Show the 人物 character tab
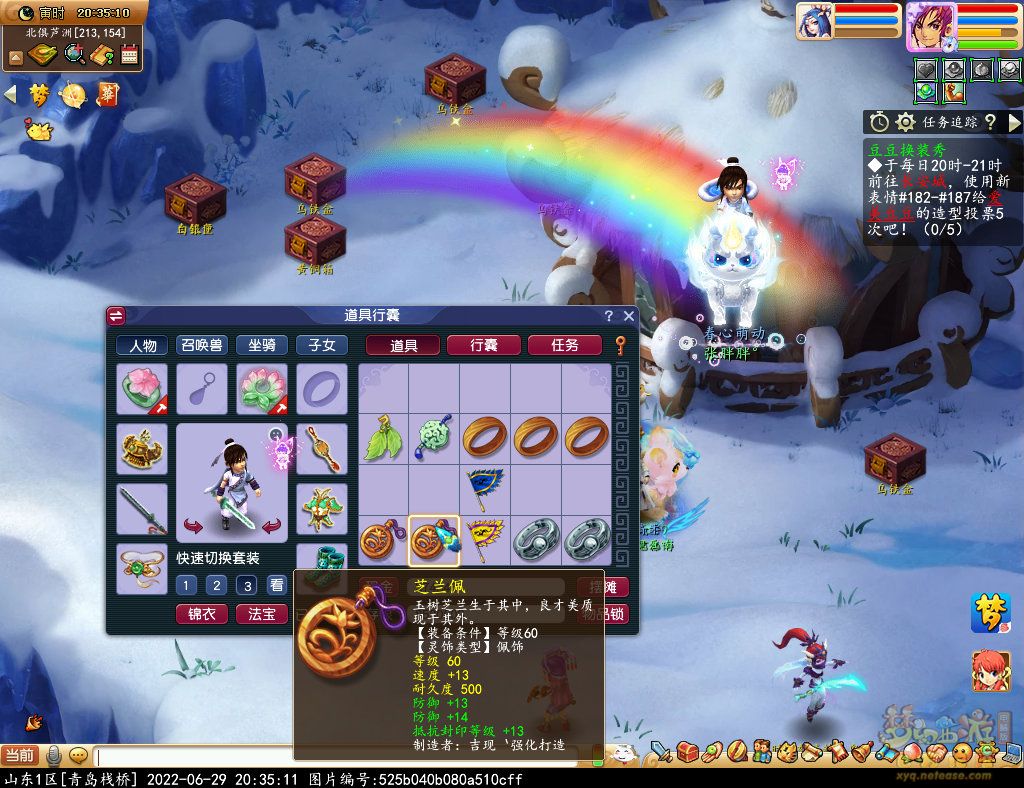Image resolution: width=1024 pixels, height=788 pixels. coord(142,345)
